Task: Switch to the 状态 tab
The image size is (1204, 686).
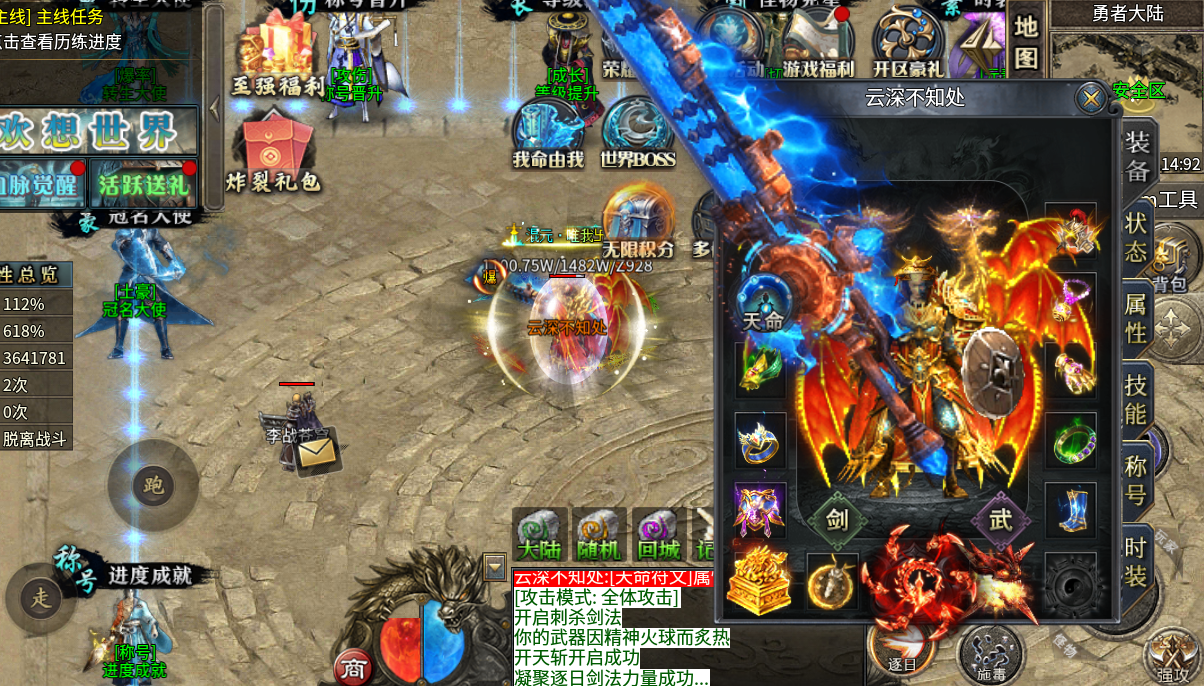Action: (1136, 237)
